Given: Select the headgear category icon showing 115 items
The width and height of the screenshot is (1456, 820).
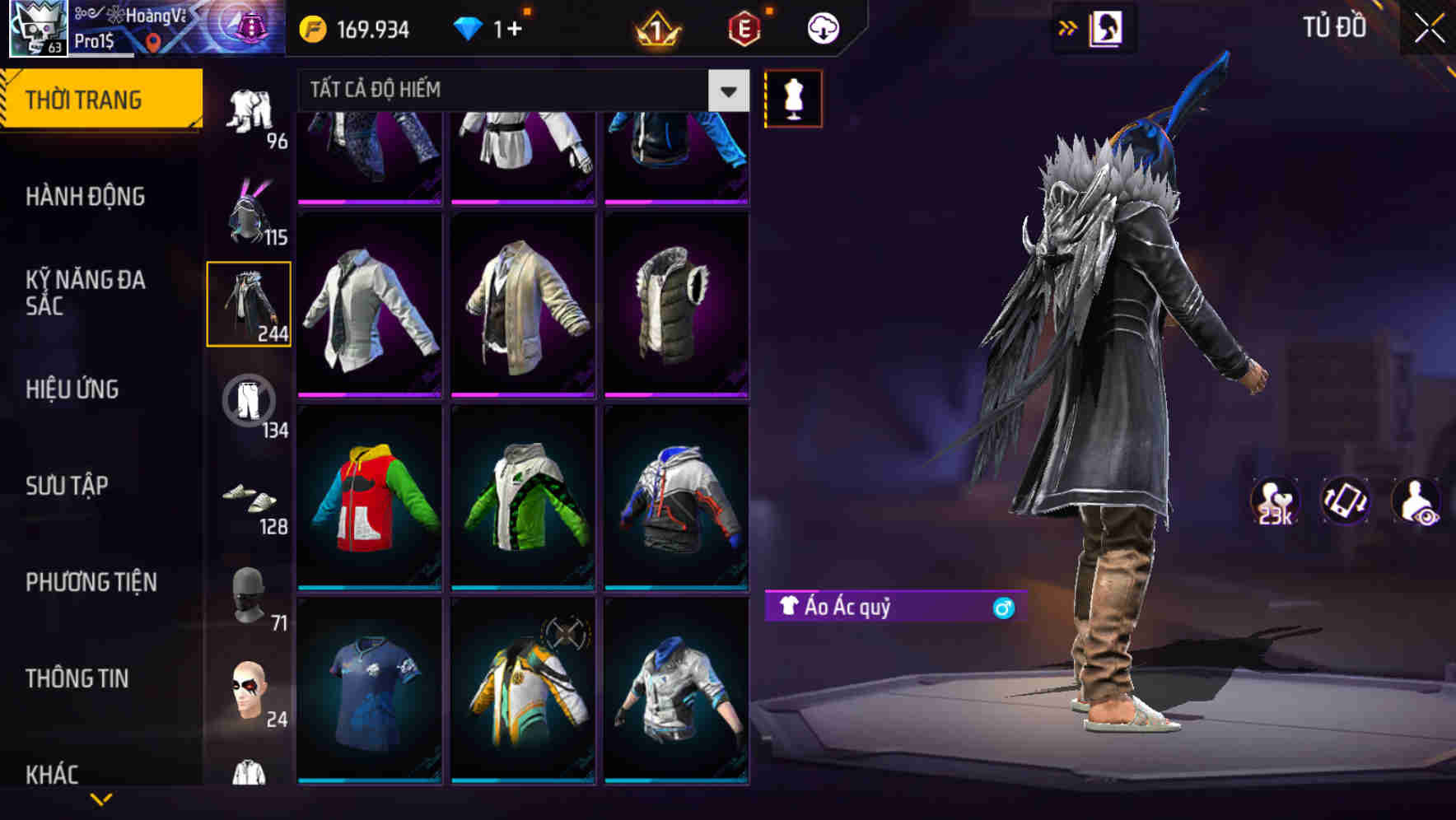Looking at the screenshot, I should 251,214.
